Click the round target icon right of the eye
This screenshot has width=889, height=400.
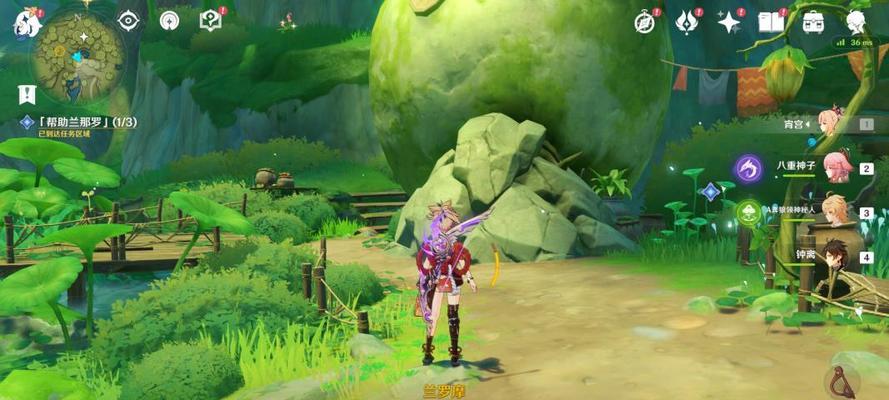point(169,20)
